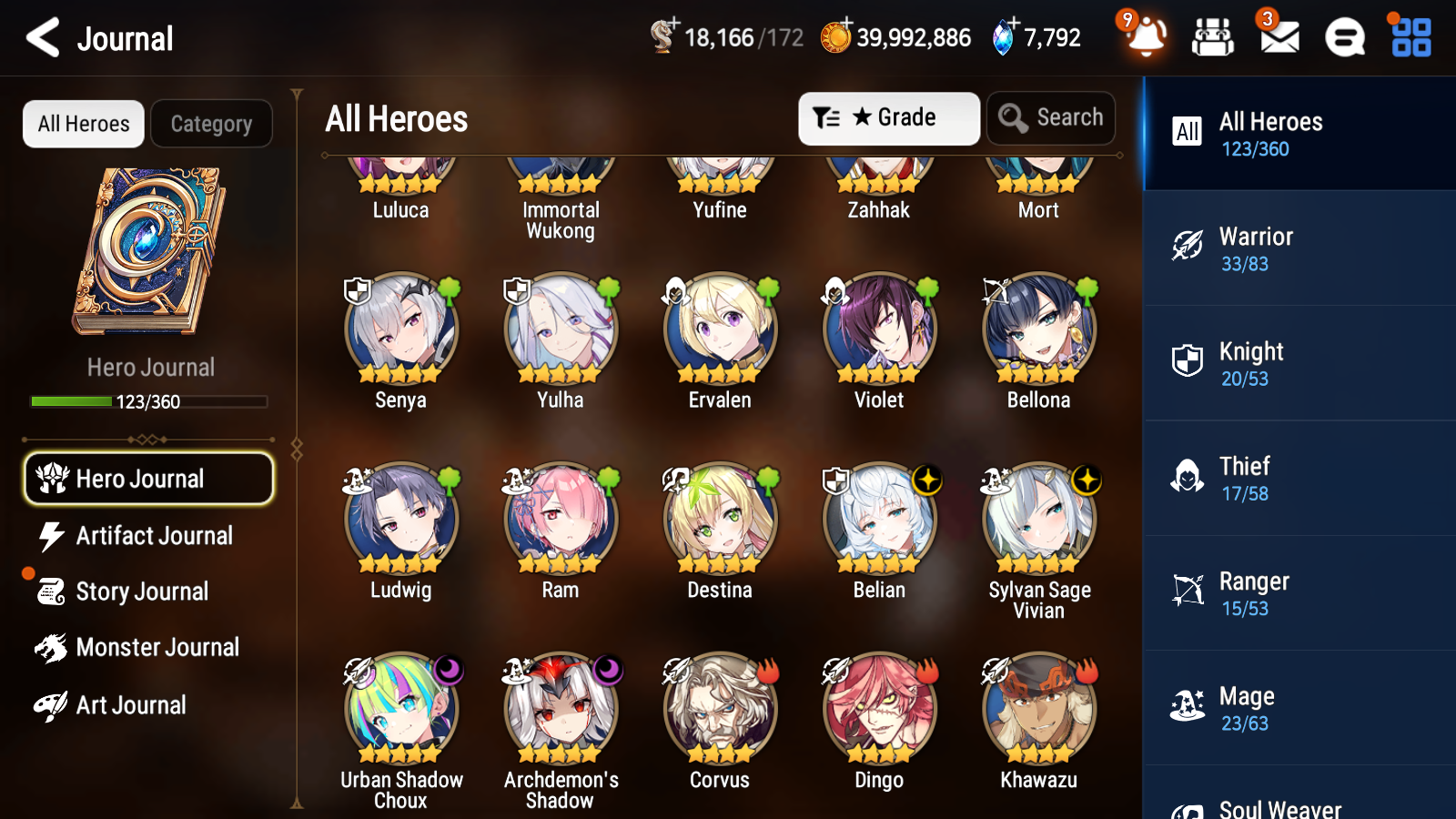Viewport: 1456px width, 819px height.
Task: Click the Search button
Action: (1051, 117)
